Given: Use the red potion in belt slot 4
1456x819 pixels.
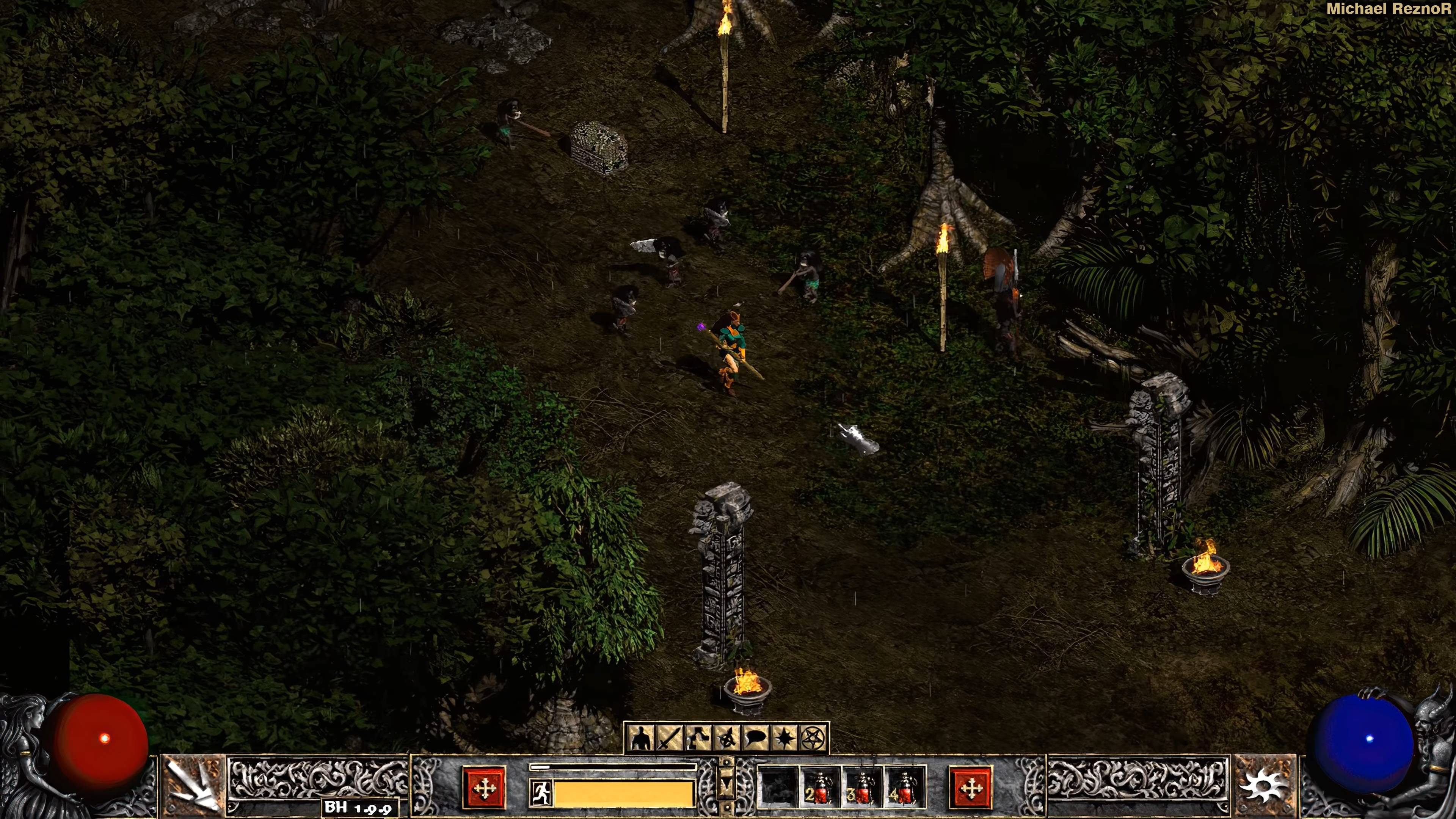Looking at the screenshot, I should coord(904,787).
